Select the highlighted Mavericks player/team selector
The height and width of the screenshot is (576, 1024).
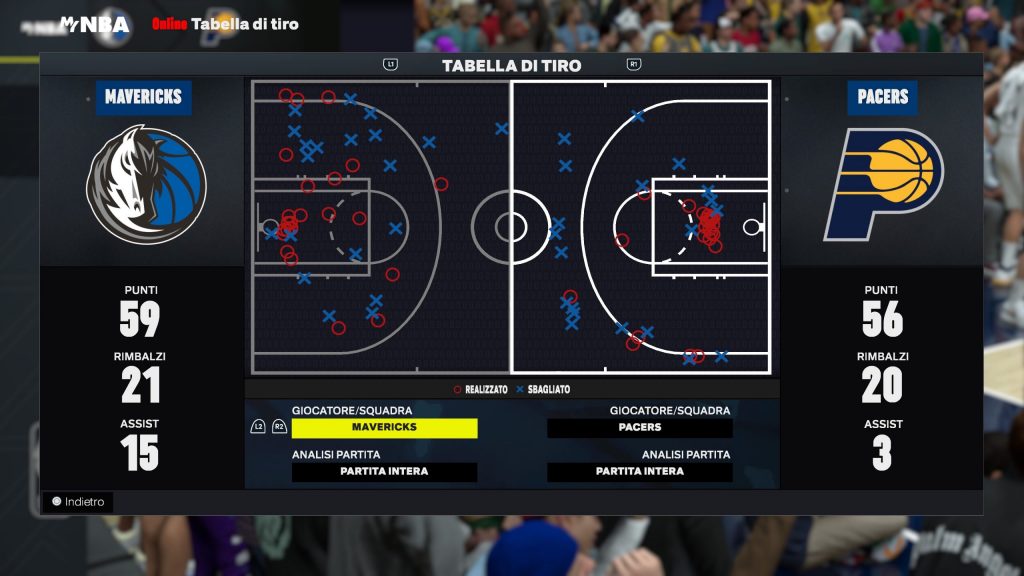click(384, 428)
